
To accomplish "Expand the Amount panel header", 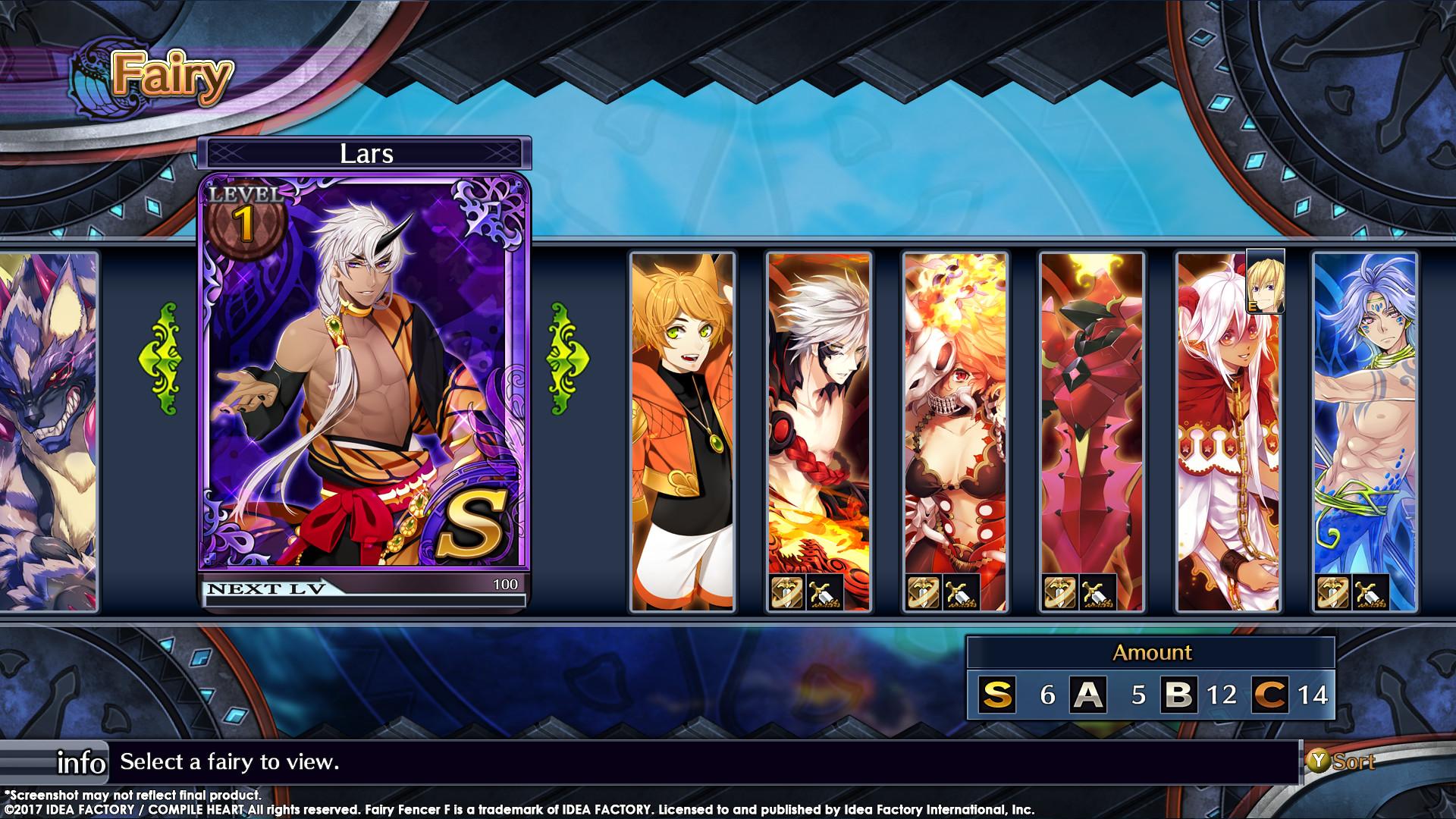I will click(1153, 652).
